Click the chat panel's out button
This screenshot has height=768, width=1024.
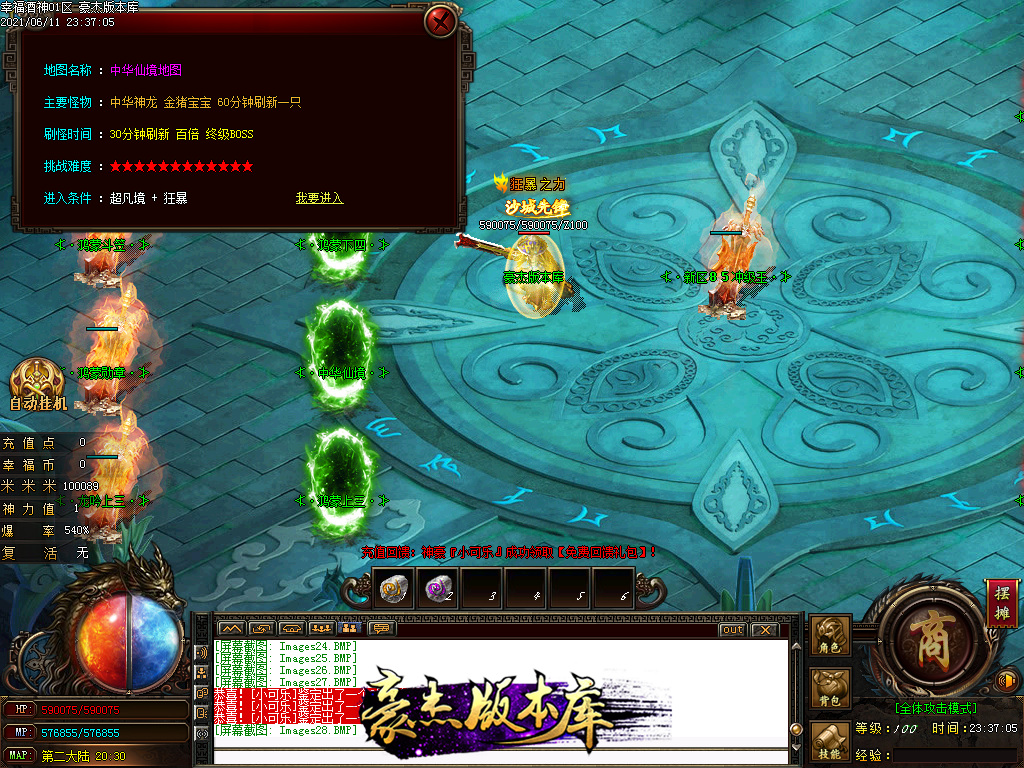click(x=732, y=629)
